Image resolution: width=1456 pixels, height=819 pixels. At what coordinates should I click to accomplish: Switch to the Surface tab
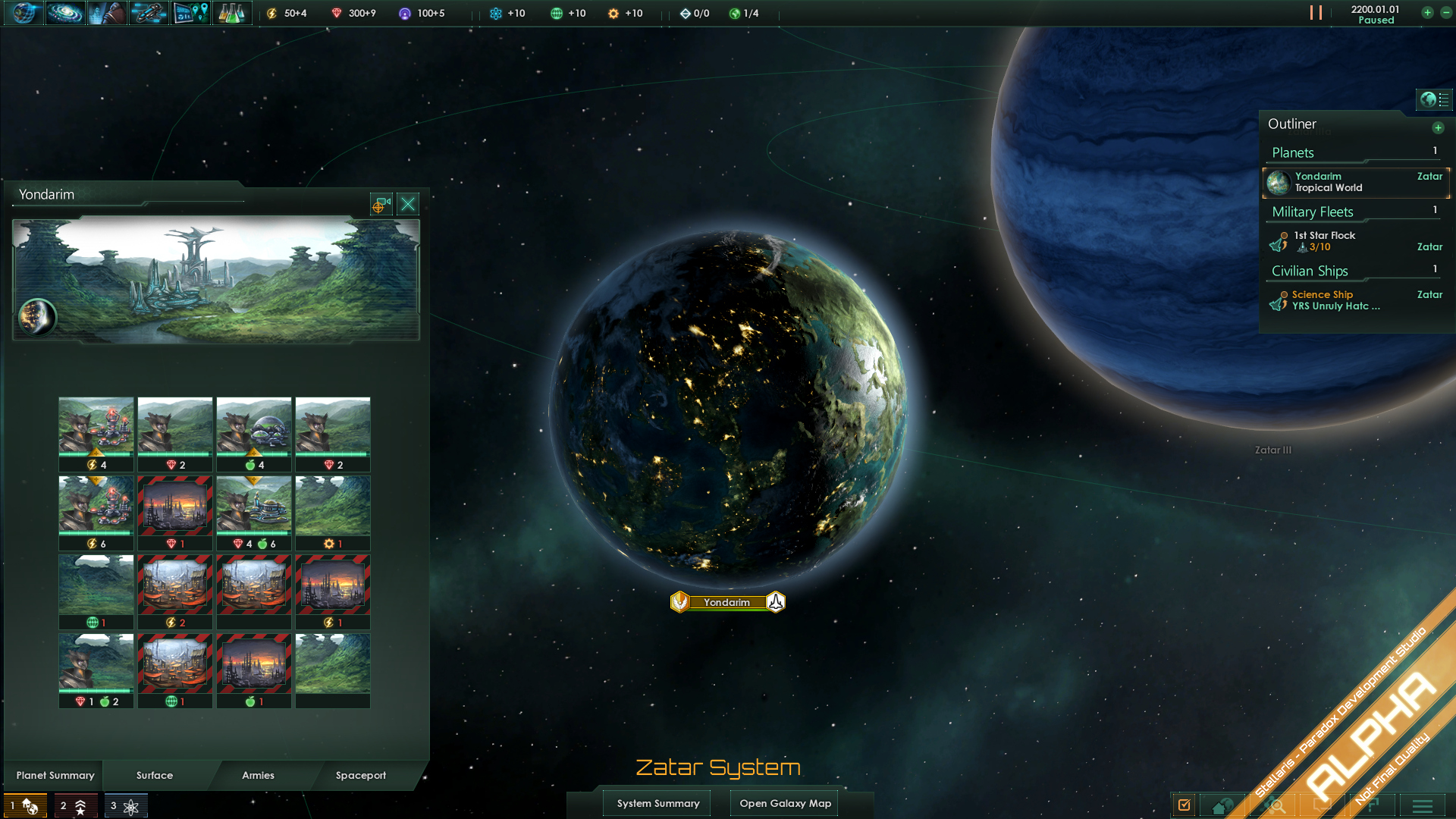click(155, 775)
